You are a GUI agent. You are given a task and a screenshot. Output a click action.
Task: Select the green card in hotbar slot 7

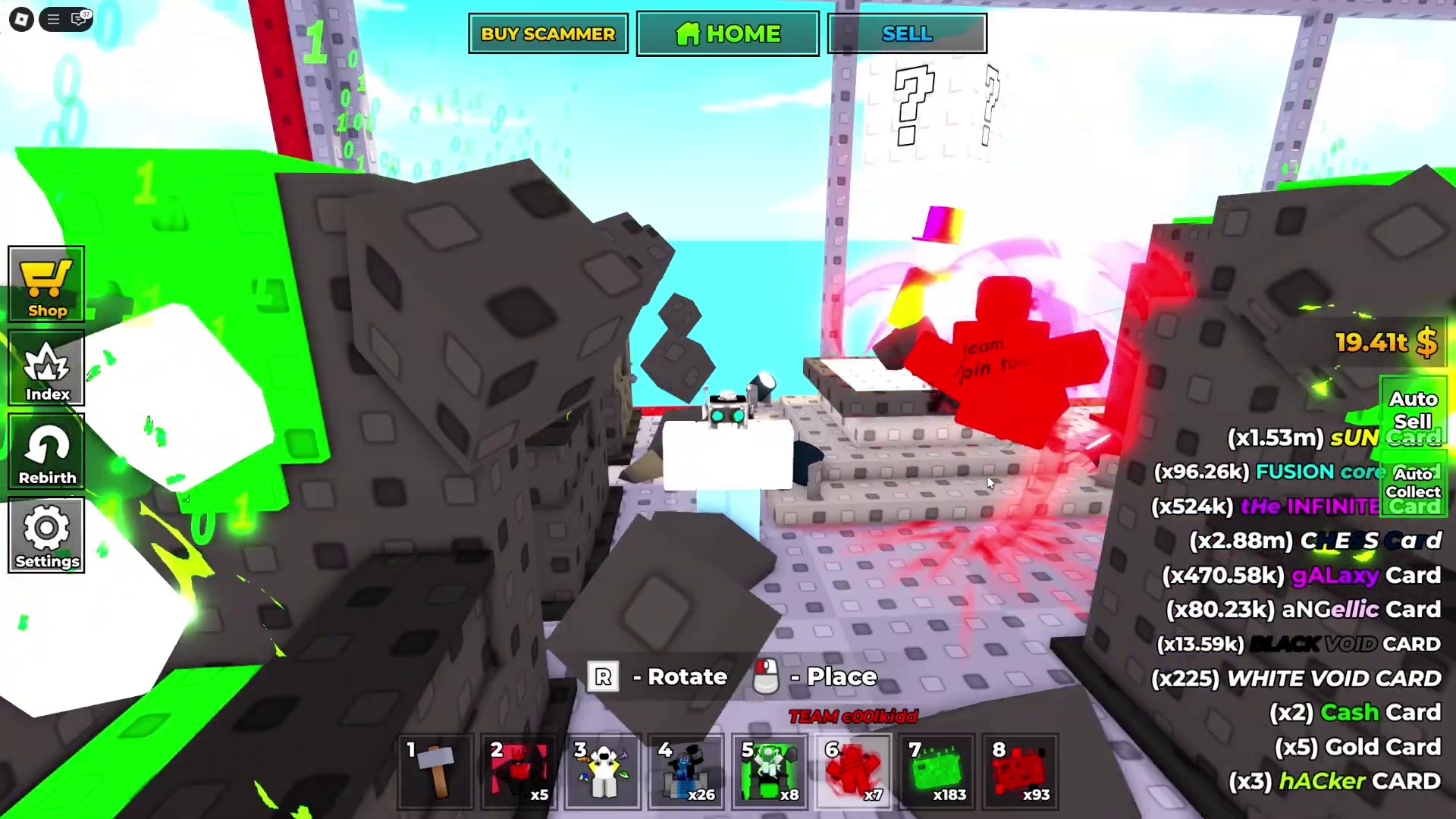click(x=937, y=770)
